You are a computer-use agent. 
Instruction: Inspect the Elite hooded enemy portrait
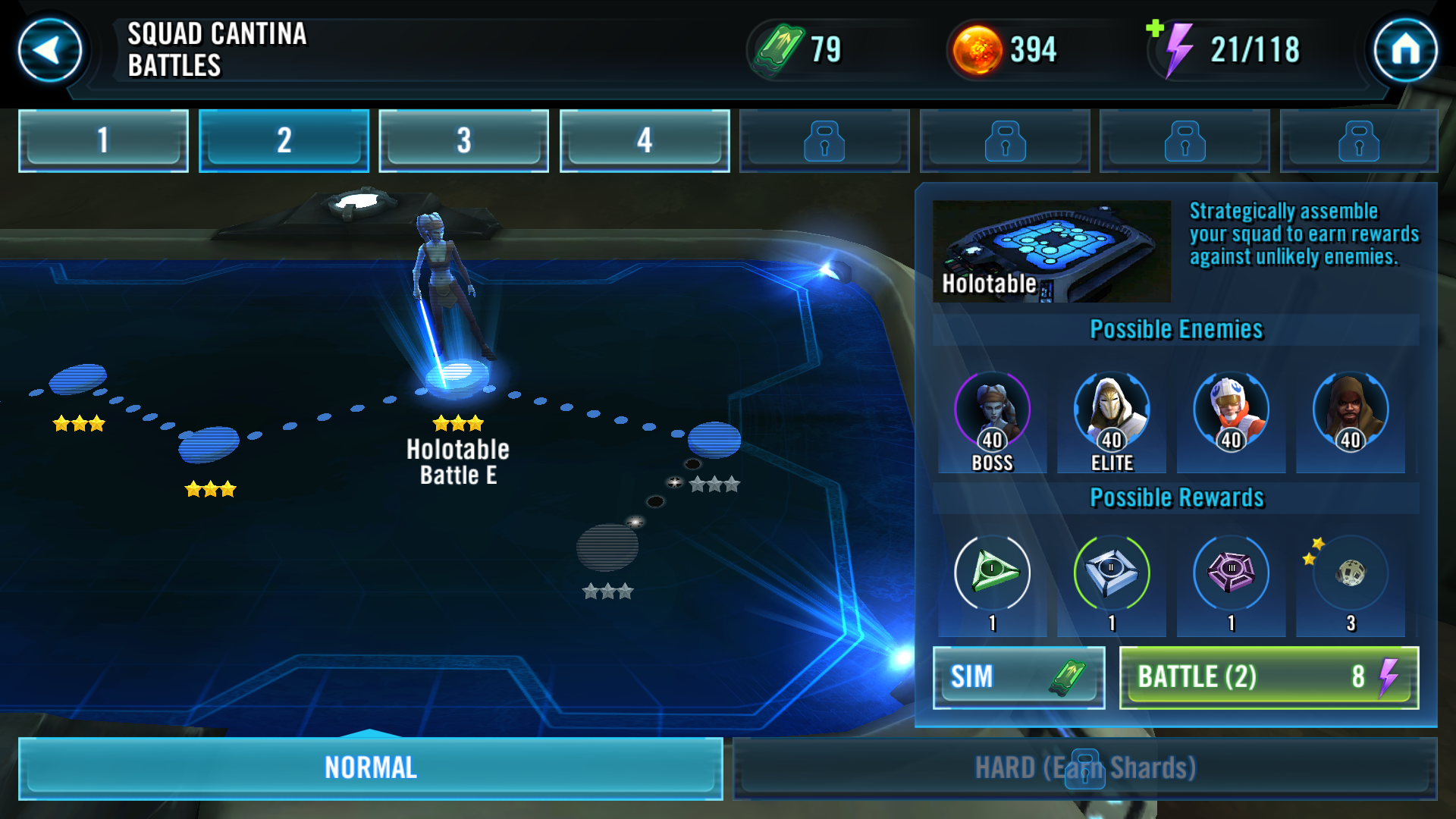coord(1112,412)
